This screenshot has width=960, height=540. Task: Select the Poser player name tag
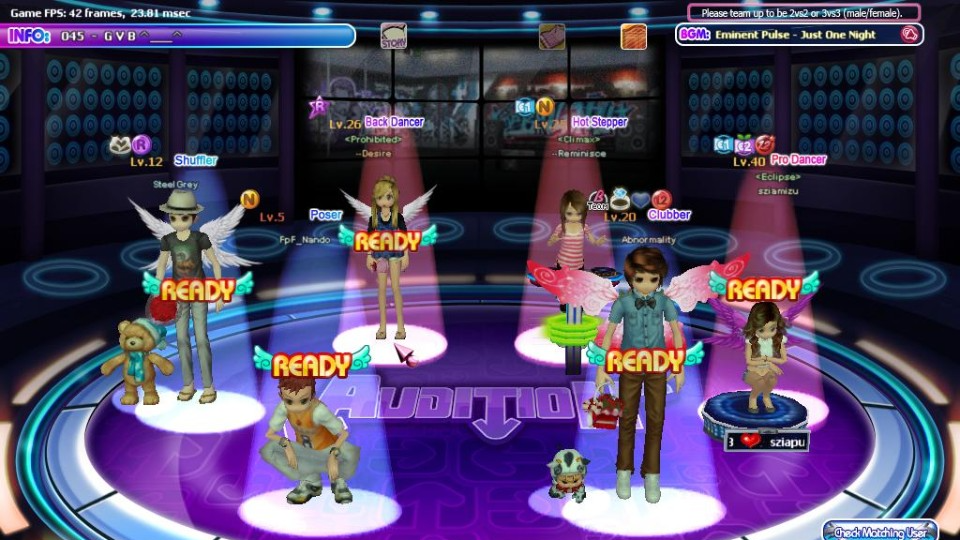coord(326,215)
